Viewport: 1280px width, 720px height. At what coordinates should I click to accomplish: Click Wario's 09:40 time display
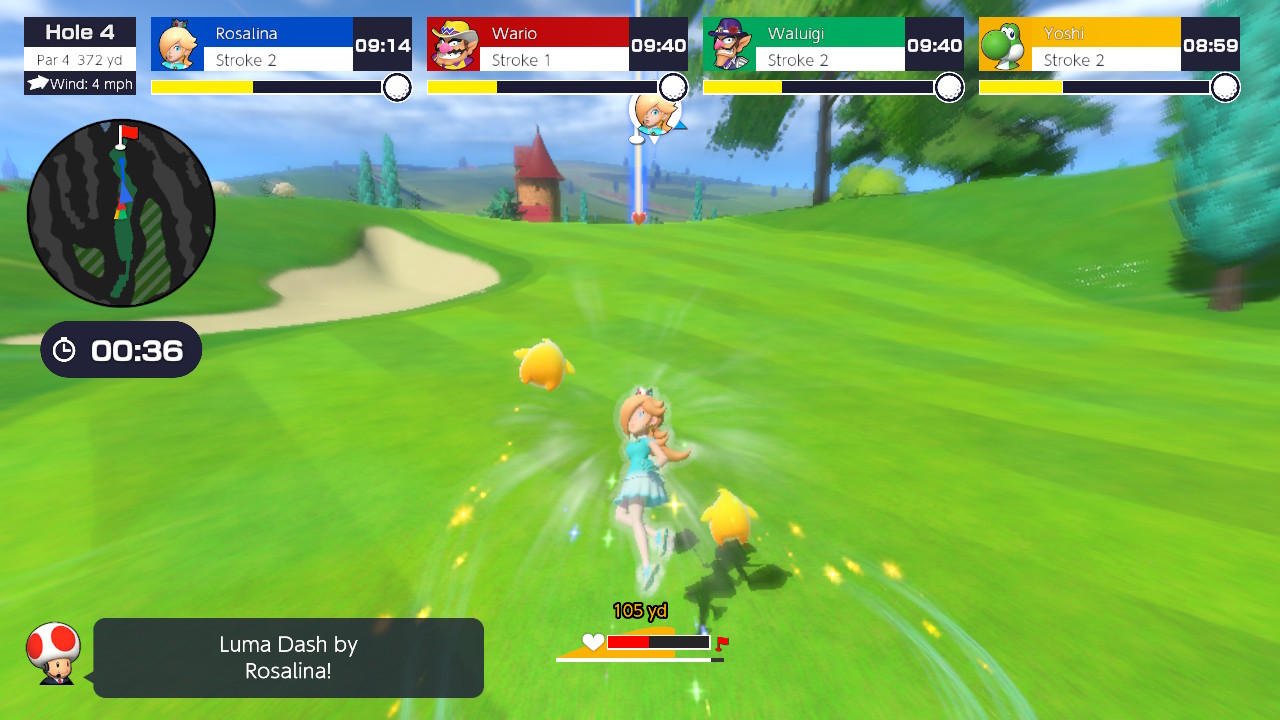(x=658, y=44)
